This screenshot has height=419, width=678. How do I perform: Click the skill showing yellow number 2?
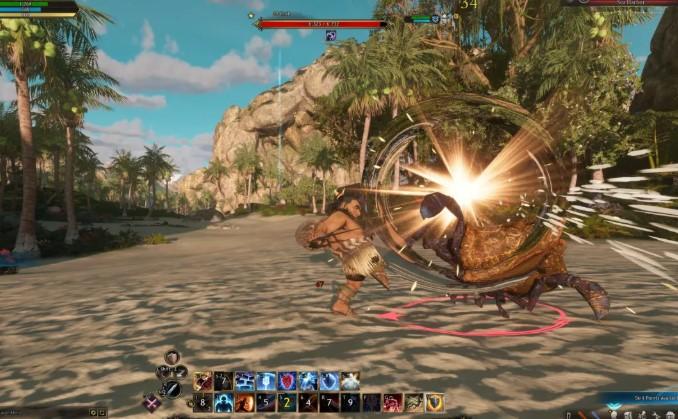(287, 403)
